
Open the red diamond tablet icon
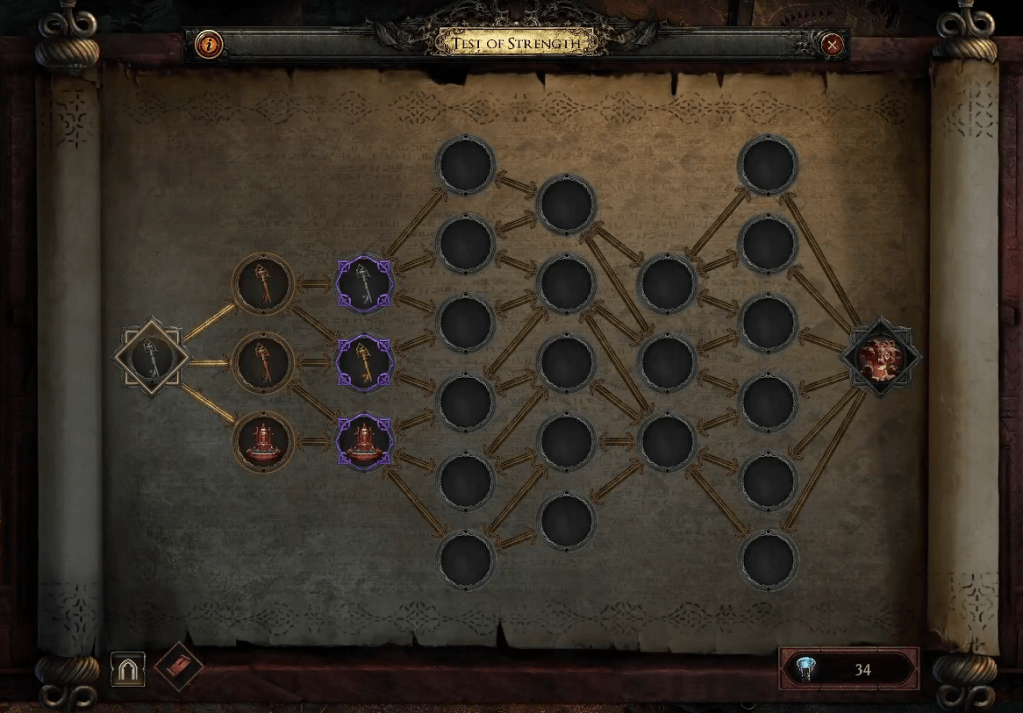pos(179,667)
